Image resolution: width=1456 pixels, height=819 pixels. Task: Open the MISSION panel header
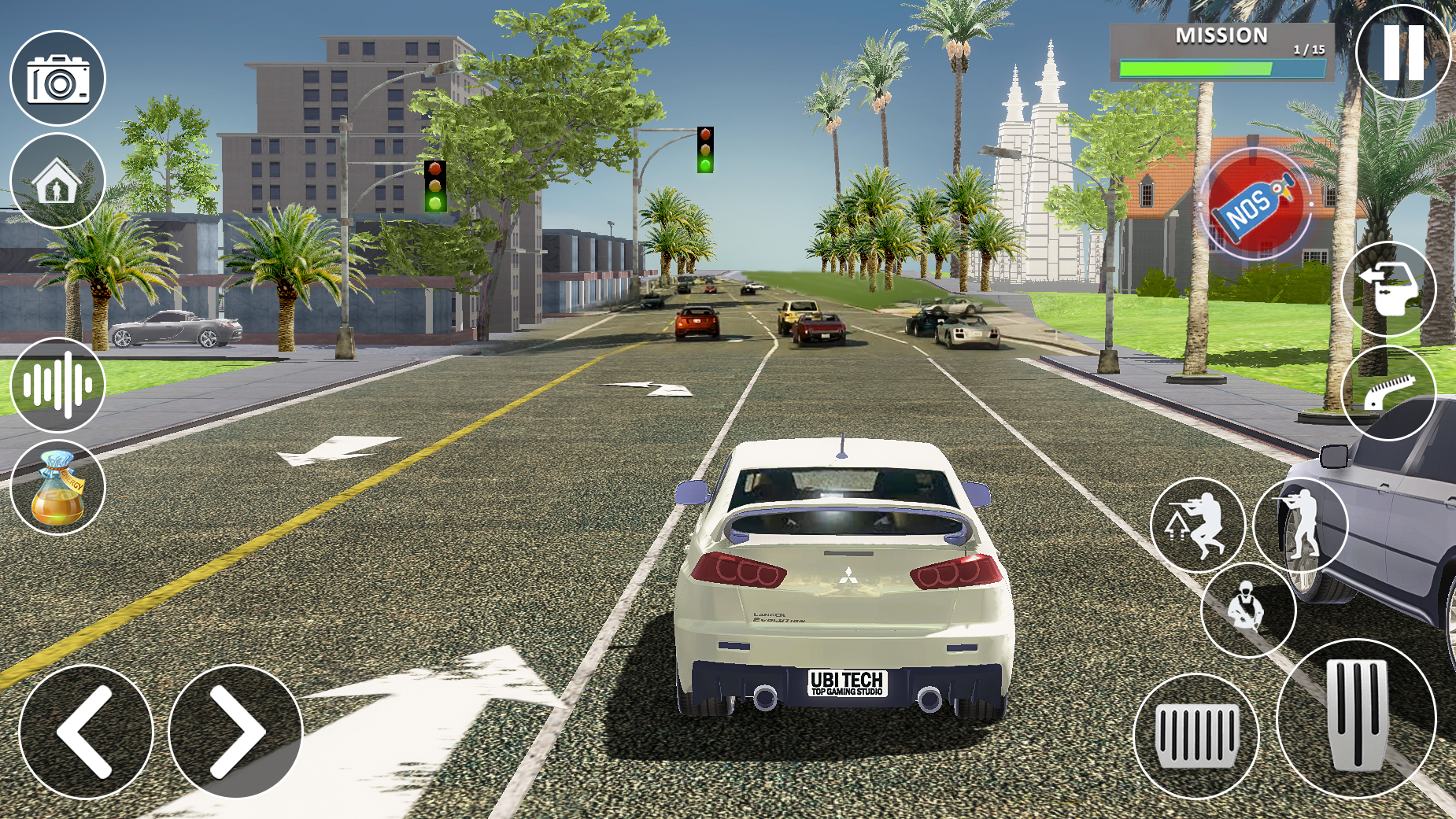click(x=1220, y=35)
